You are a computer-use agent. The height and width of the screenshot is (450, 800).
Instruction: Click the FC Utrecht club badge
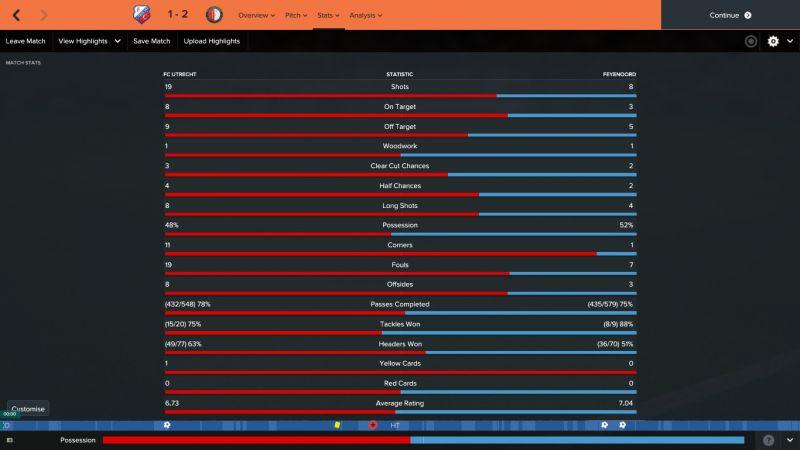(139, 15)
